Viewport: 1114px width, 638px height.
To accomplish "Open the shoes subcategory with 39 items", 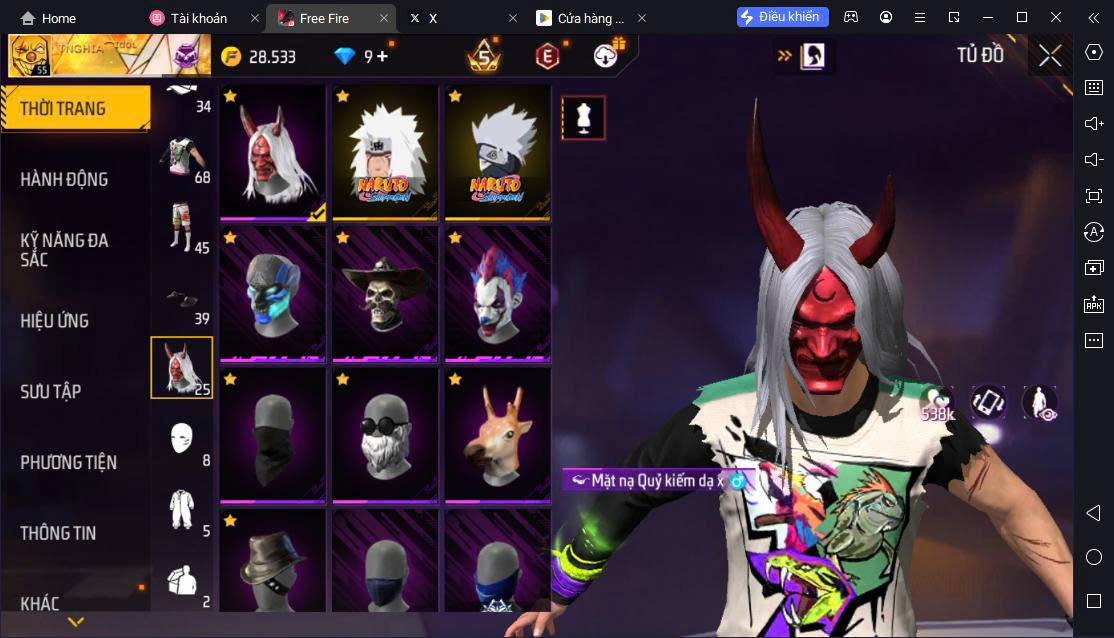I will pyautogui.click(x=182, y=299).
